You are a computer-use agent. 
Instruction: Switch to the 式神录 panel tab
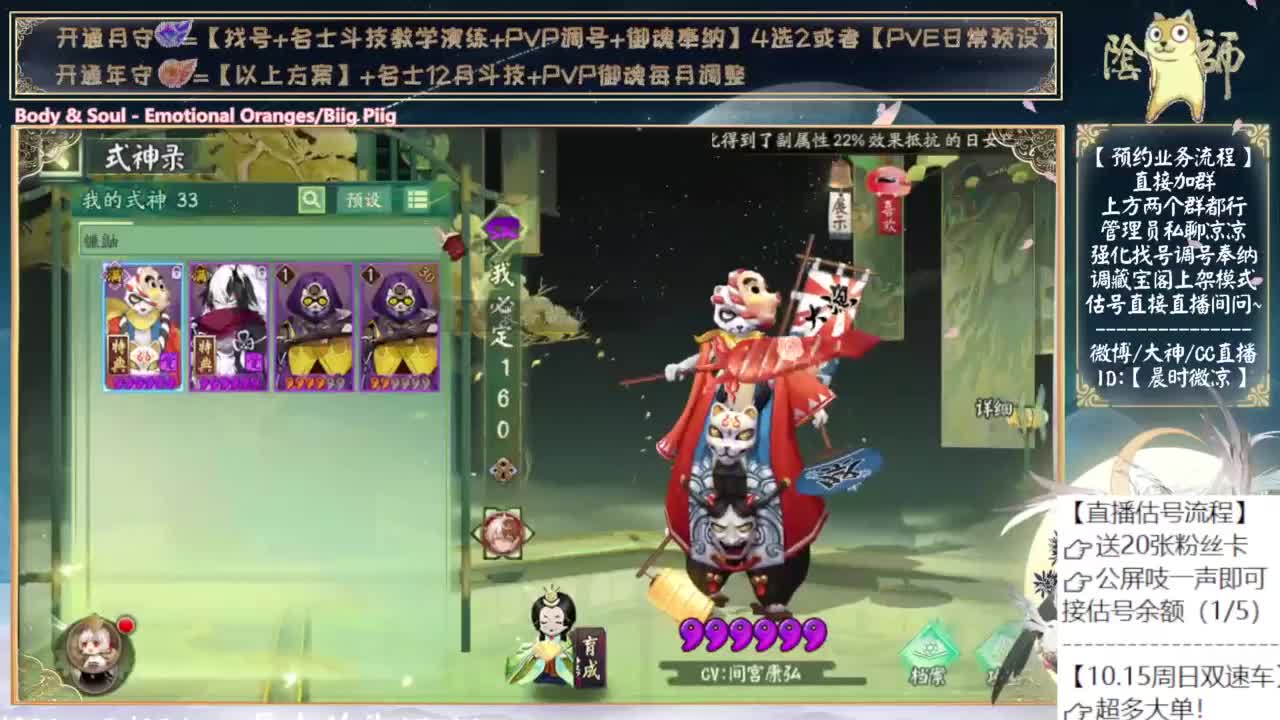pyautogui.click(x=145, y=158)
